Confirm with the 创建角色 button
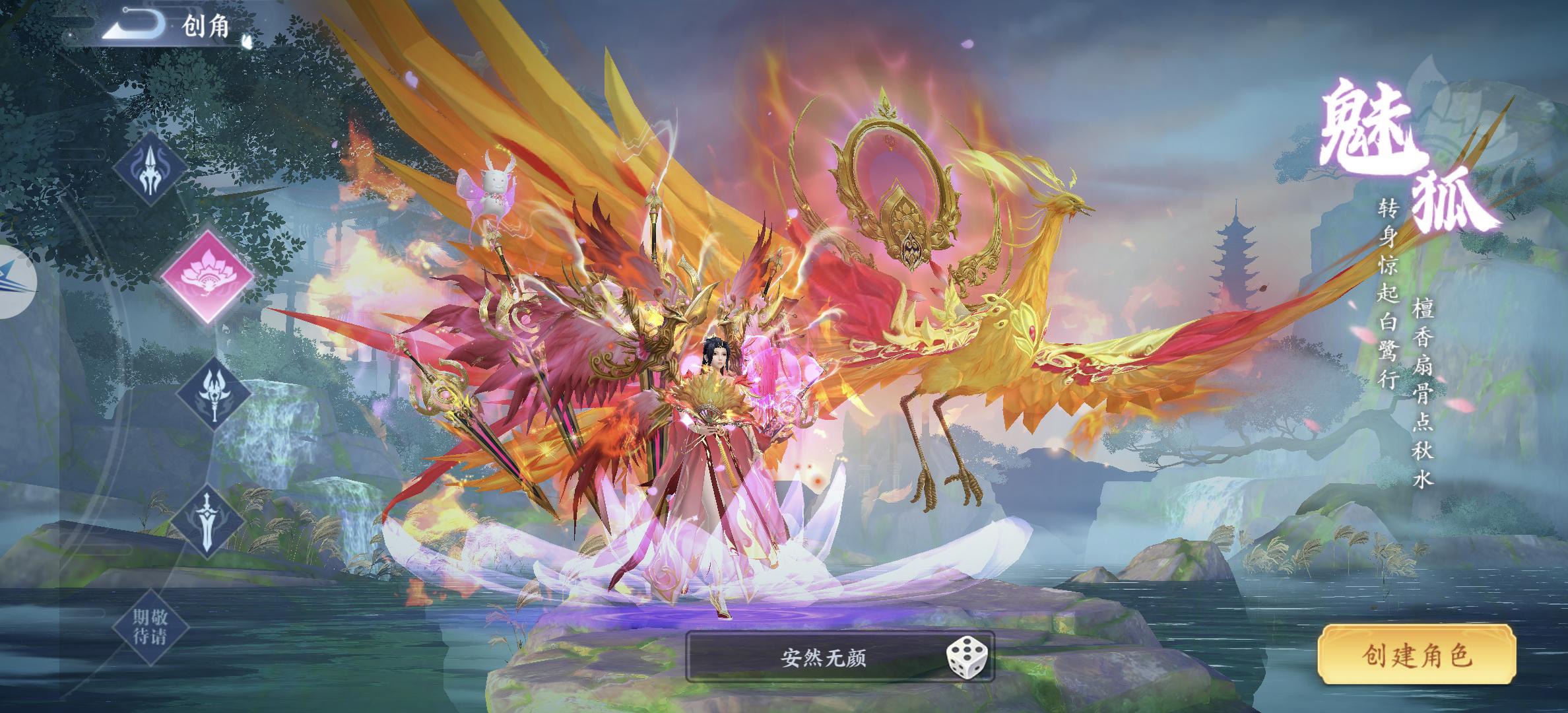The height and width of the screenshot is (713, 1568). pyautogui.click(x=1416, y=656)
